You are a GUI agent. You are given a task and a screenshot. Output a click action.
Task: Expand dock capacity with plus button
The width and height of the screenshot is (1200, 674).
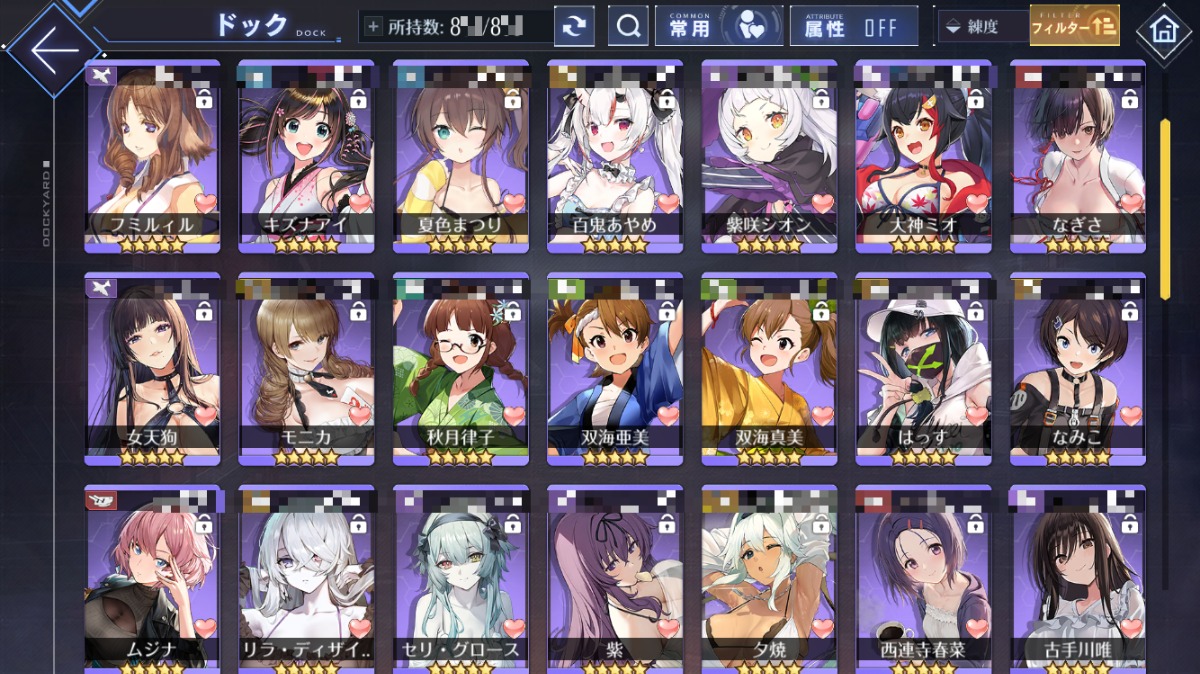coord(373,26)
